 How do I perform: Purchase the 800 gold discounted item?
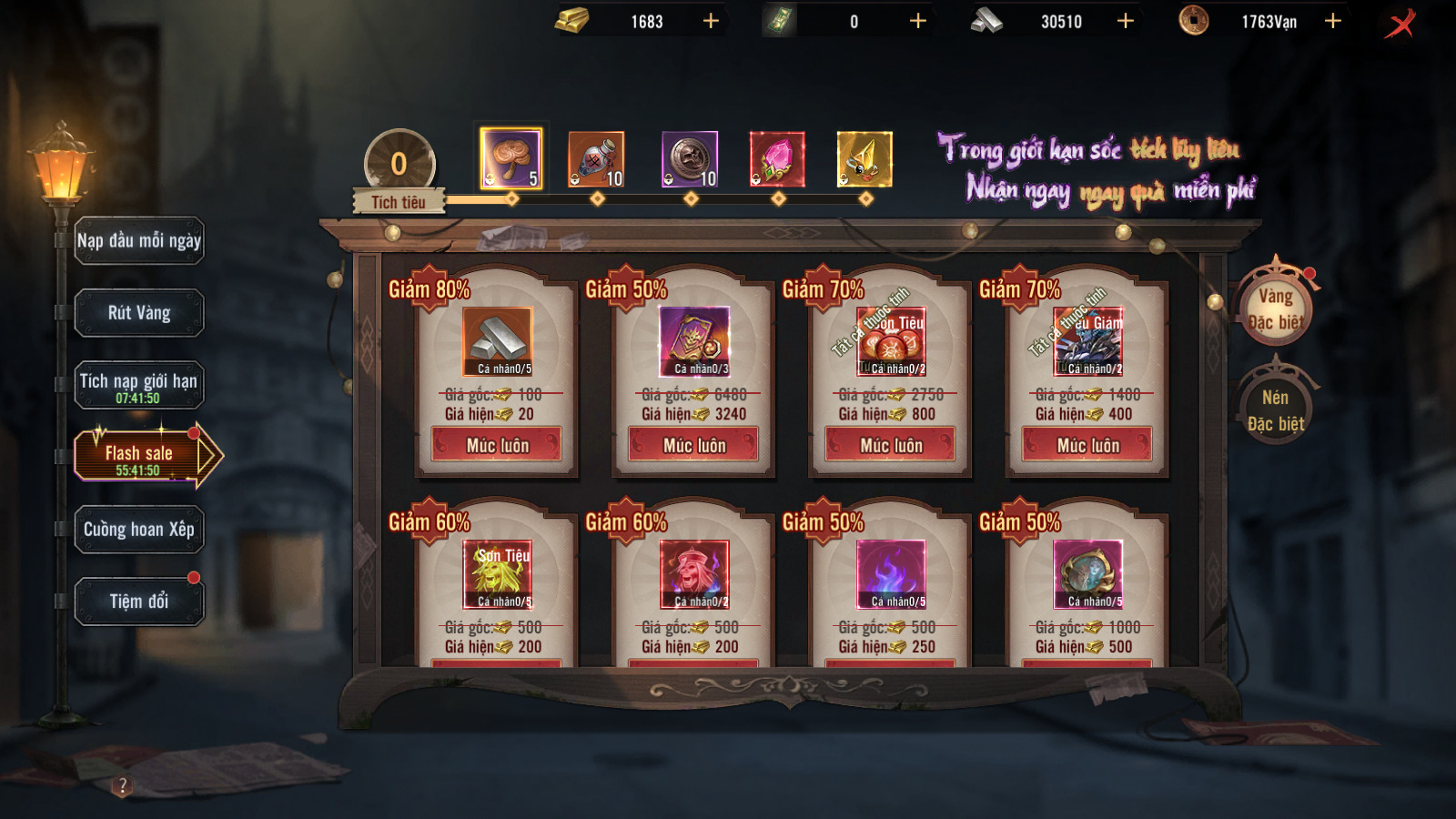click(x=891, y=445)
